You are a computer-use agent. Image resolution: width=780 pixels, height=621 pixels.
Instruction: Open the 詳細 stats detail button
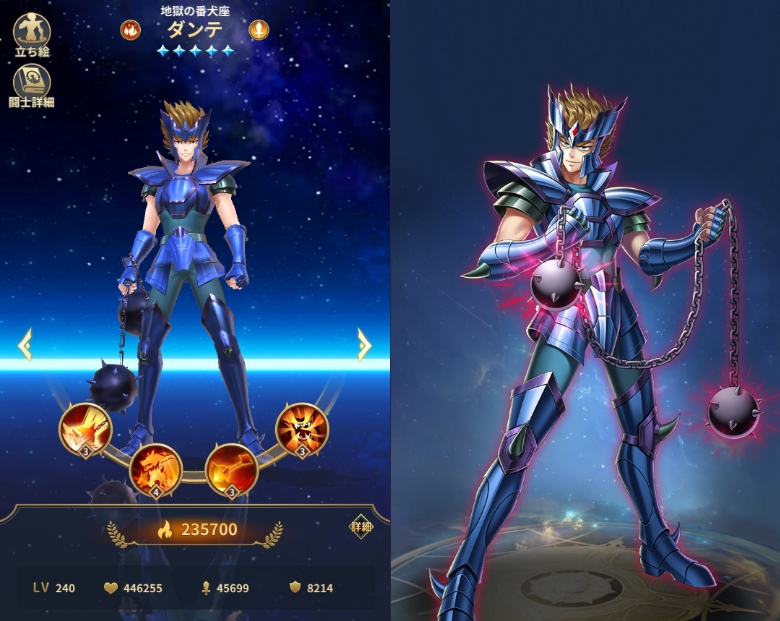(361, 527)
